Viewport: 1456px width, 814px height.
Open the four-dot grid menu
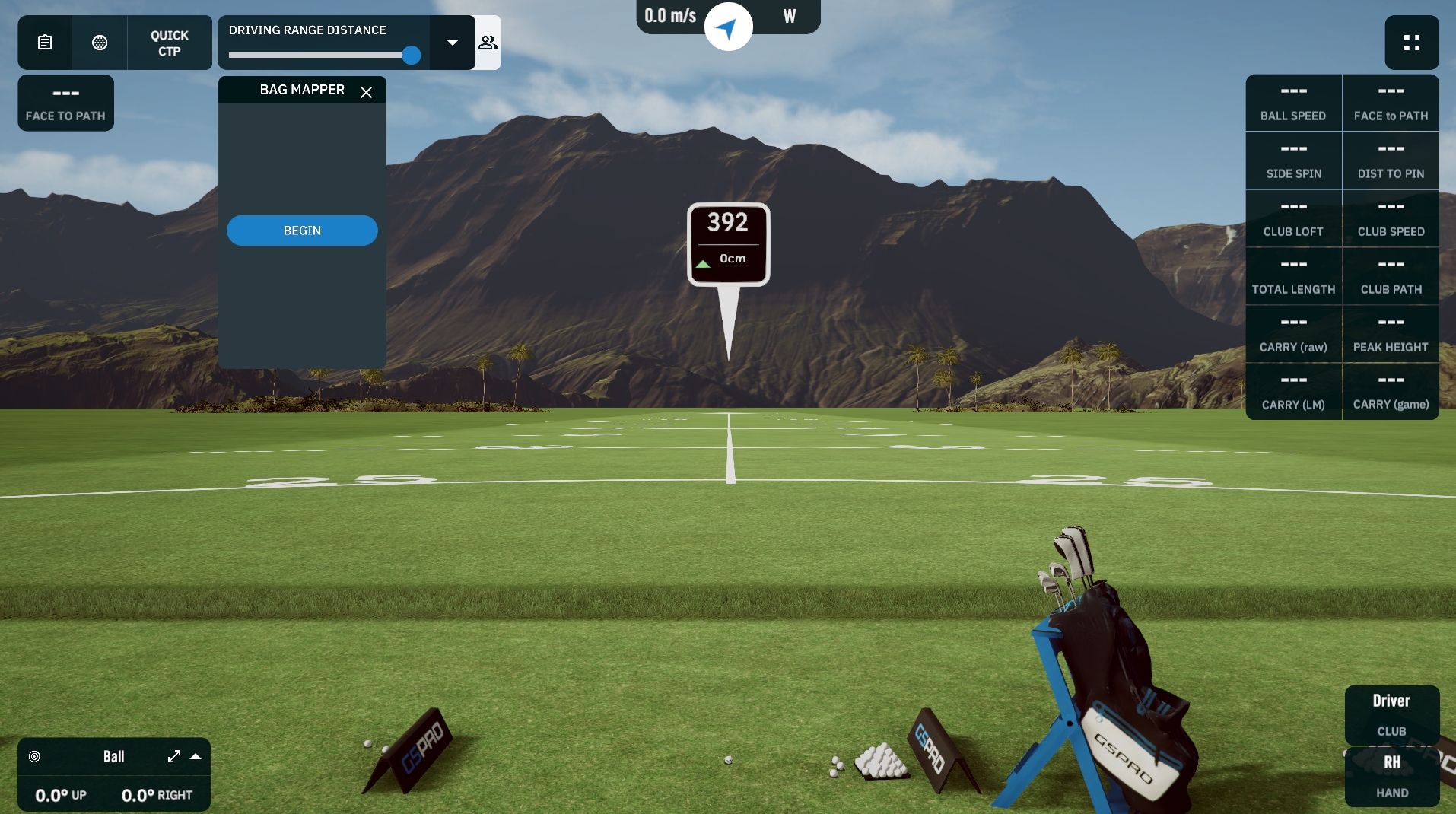tap(1411, 43)
